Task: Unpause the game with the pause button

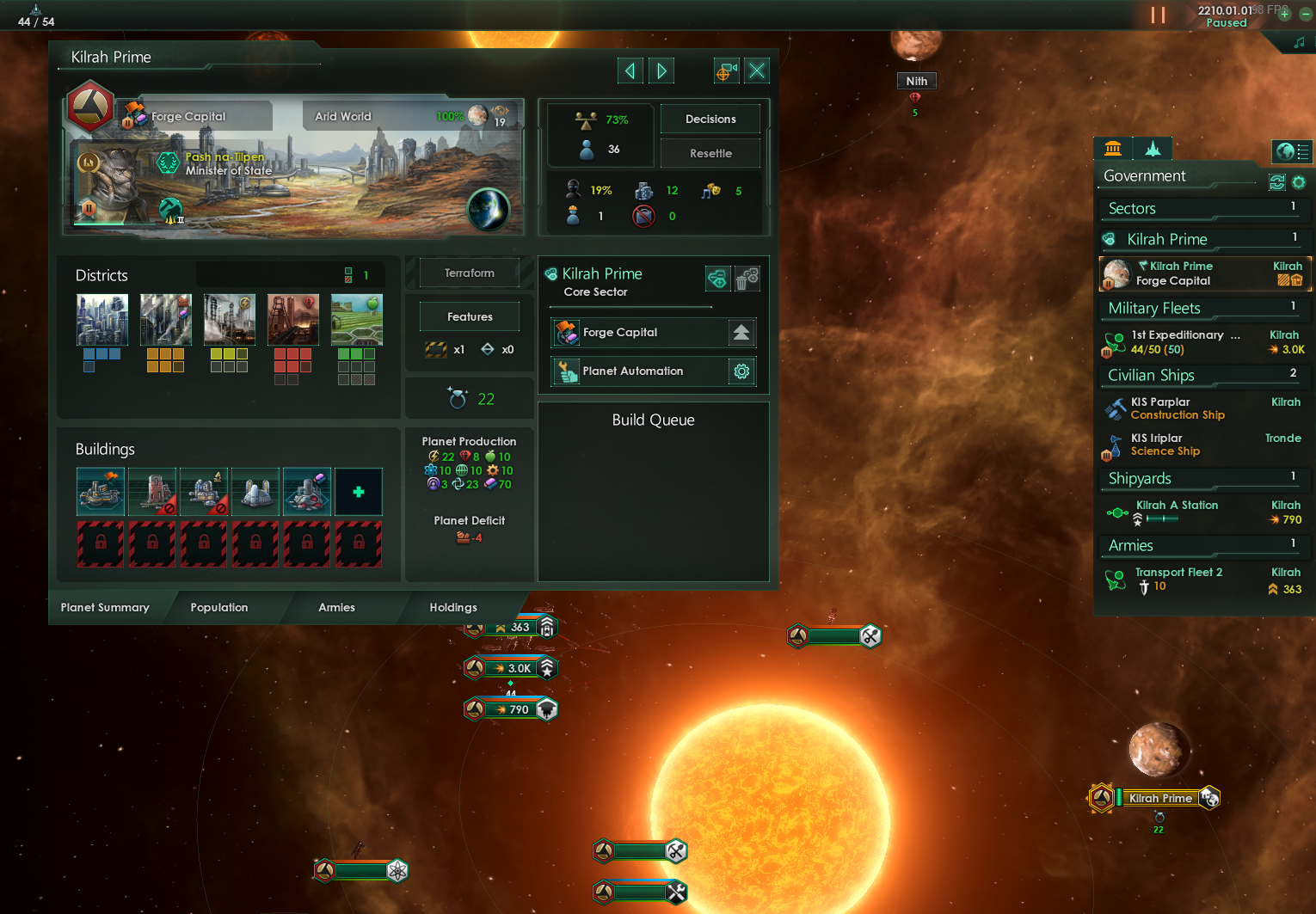Action: pyautogui.click(x=1159, y=15)
